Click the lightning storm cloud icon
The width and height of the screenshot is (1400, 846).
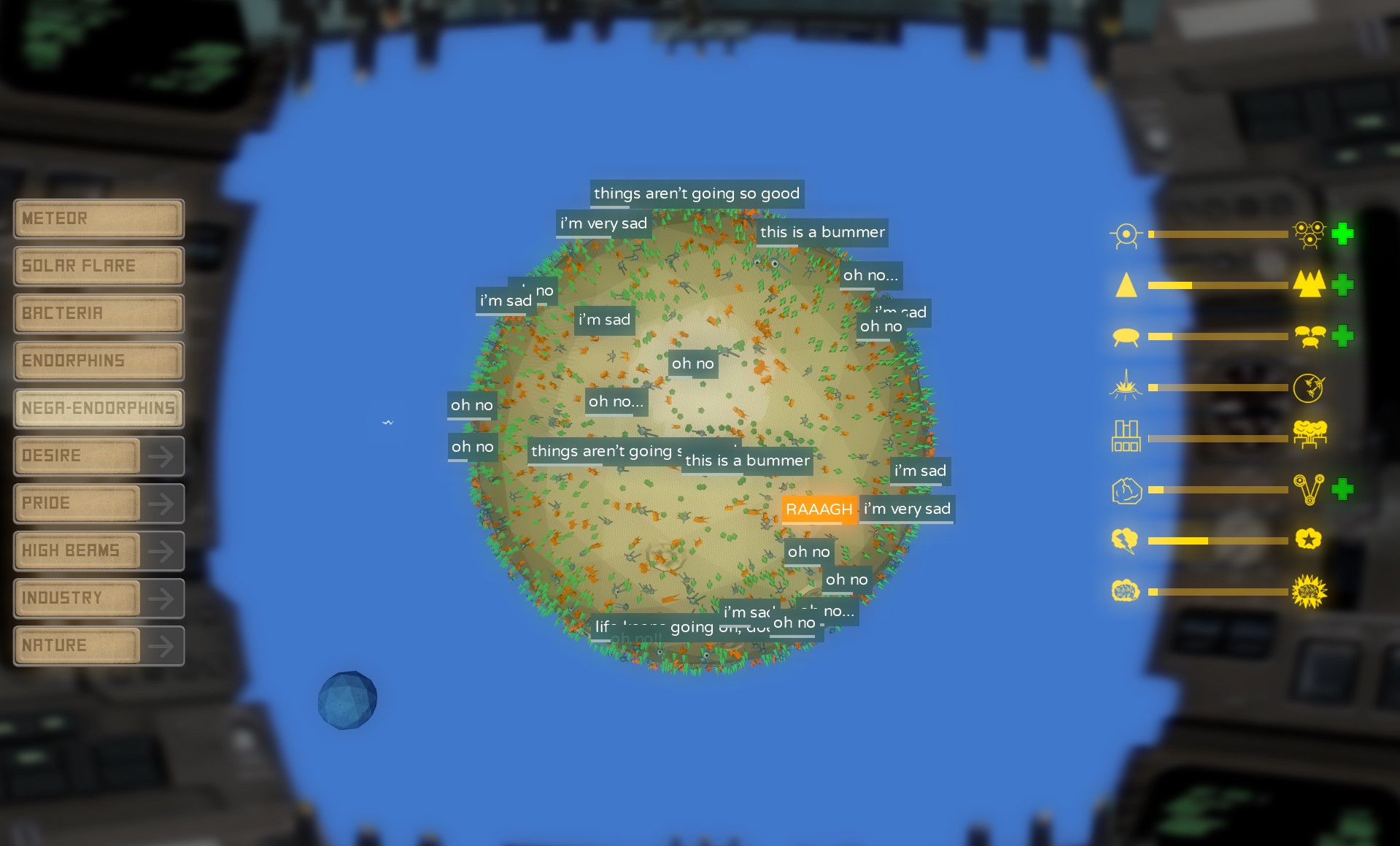coord(1126,541)
